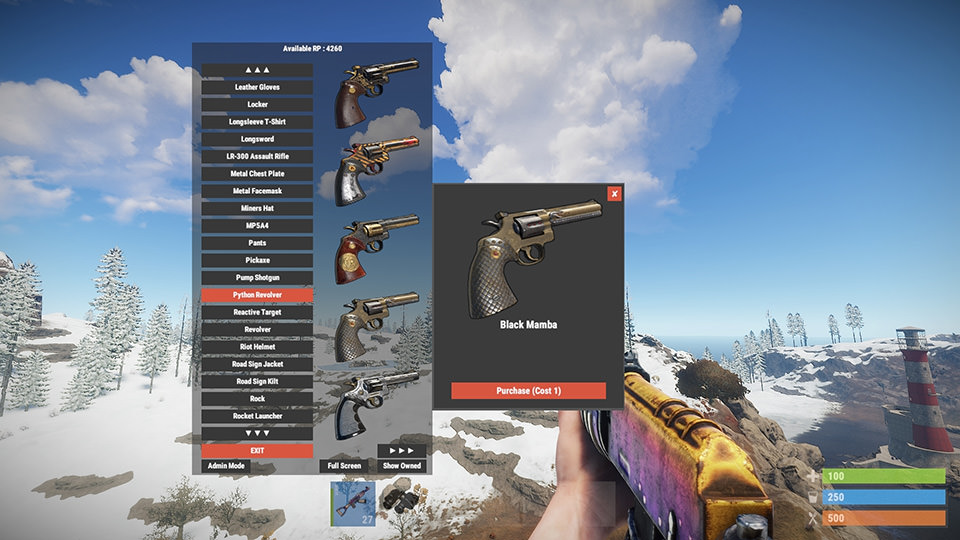Pick Rocket Launcher in the item list
The width and height of the screenshot is (960, 540).
pyautogui.click(x=257, y=415)
